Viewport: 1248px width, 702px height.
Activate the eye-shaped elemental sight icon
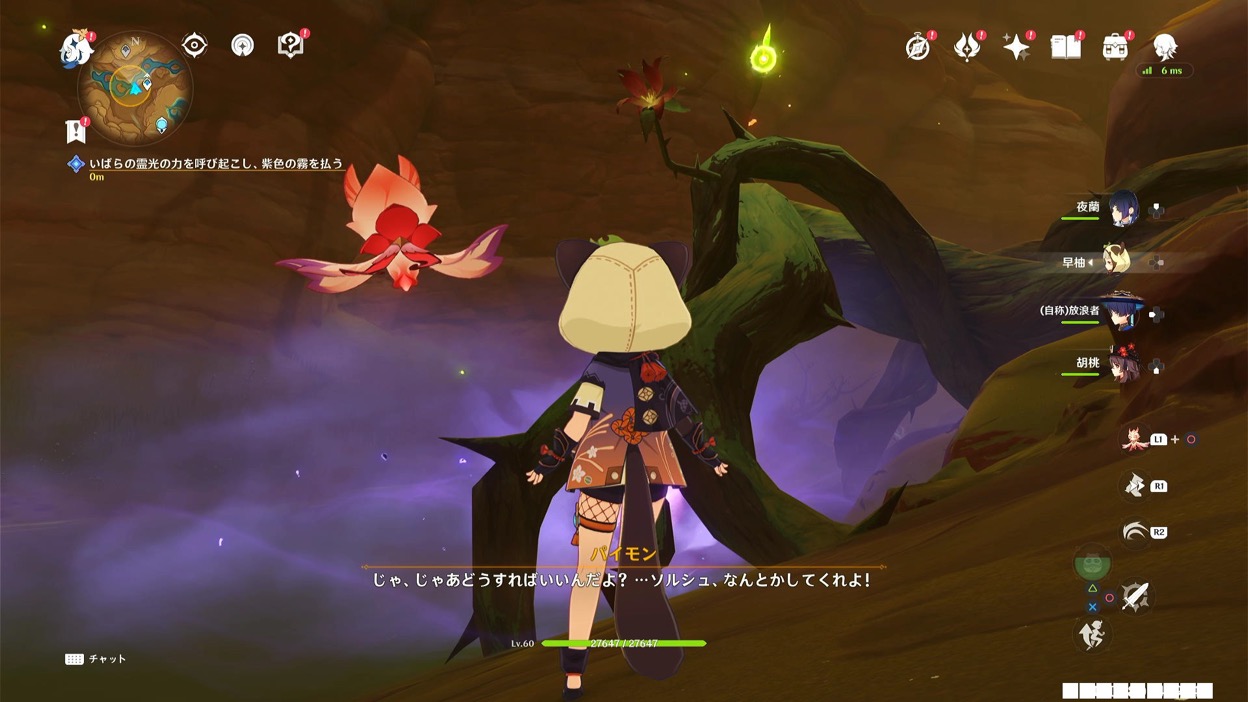click(x=194, y=45)
